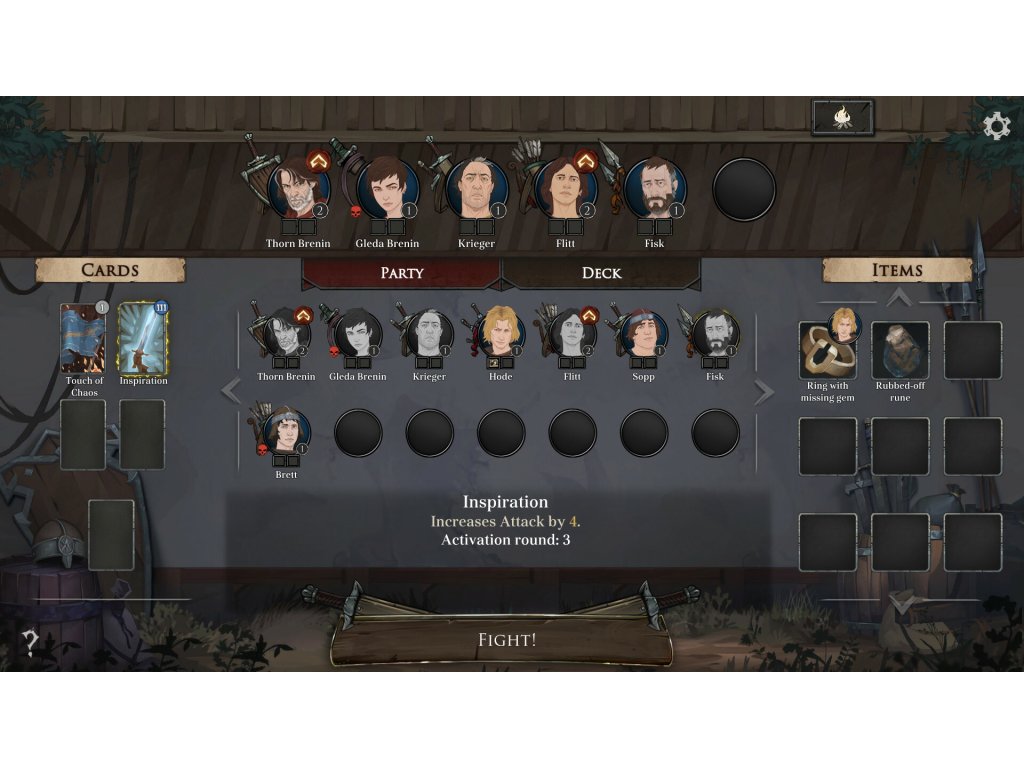Select Brett in the party roster
Screen dimensions: 1024x768
point(287,433)
